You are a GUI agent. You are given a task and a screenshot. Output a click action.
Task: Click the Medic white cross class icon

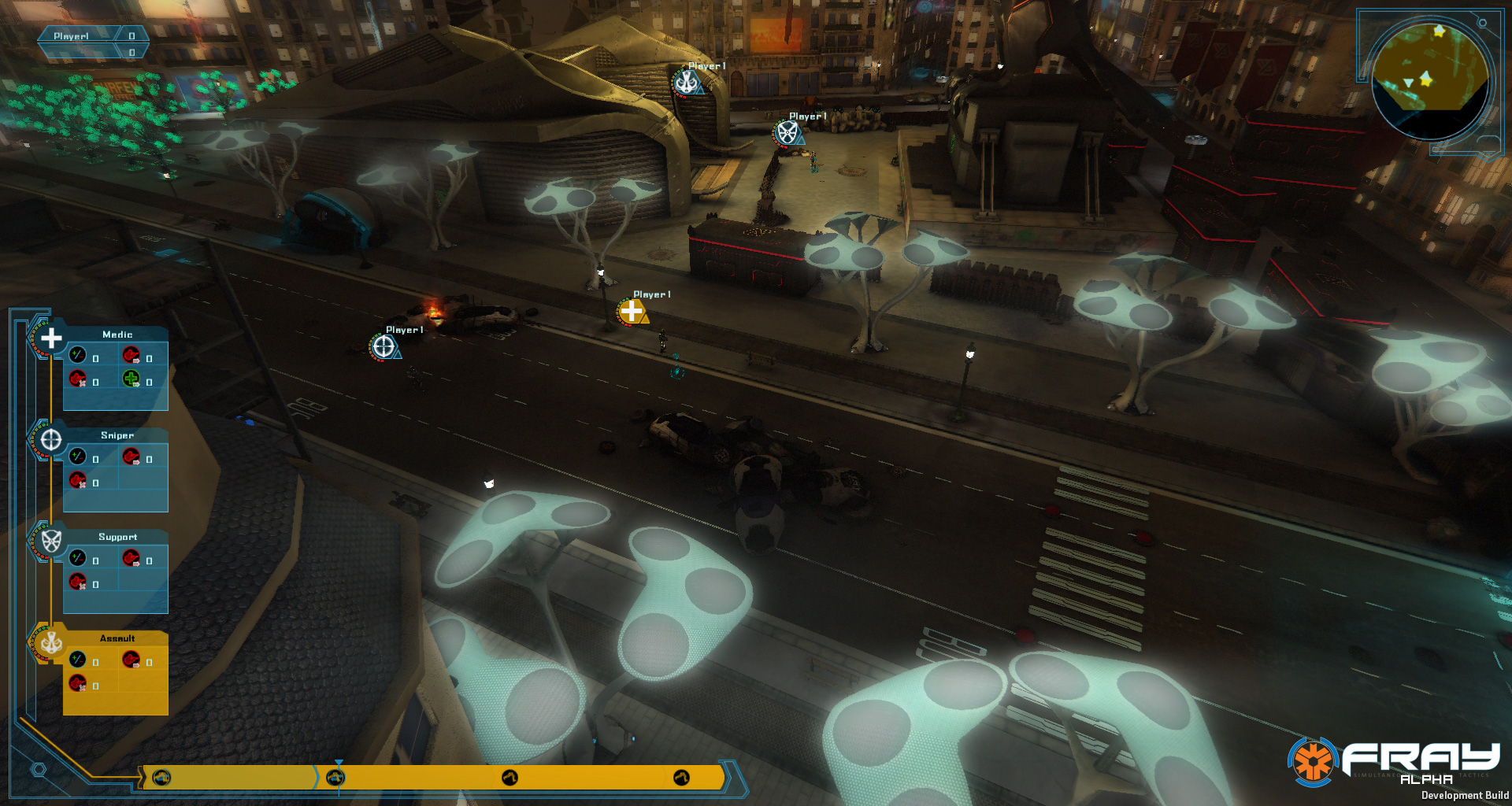click(51, 338)
